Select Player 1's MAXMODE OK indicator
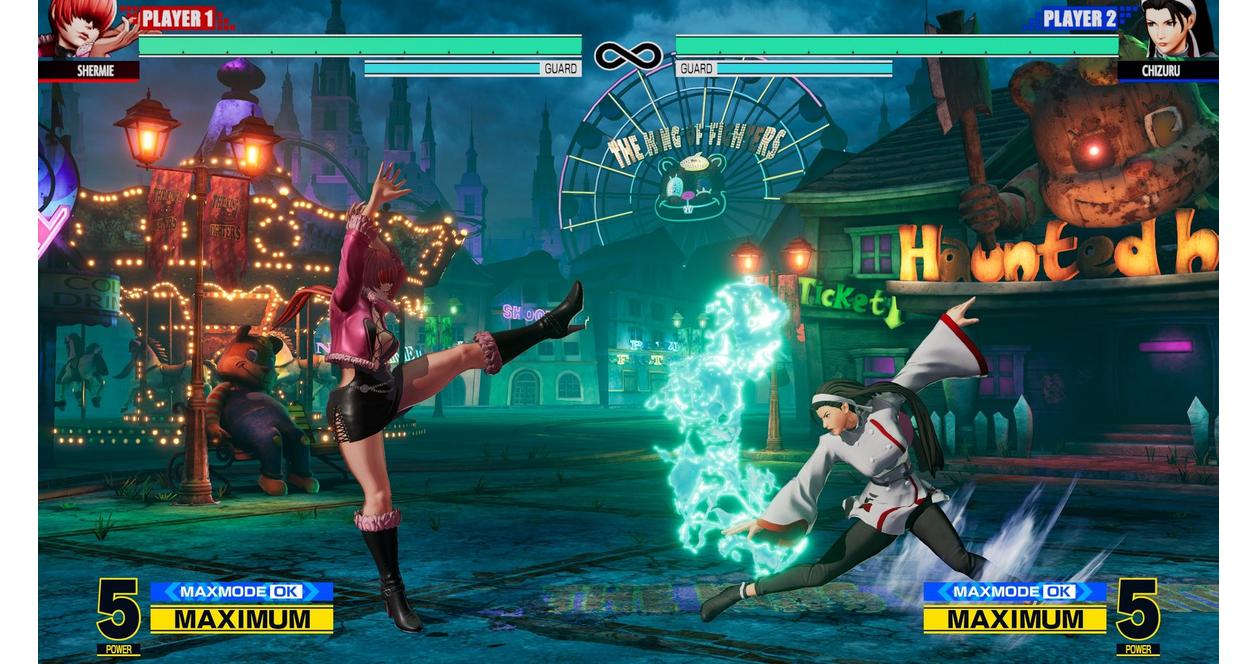 241,591
